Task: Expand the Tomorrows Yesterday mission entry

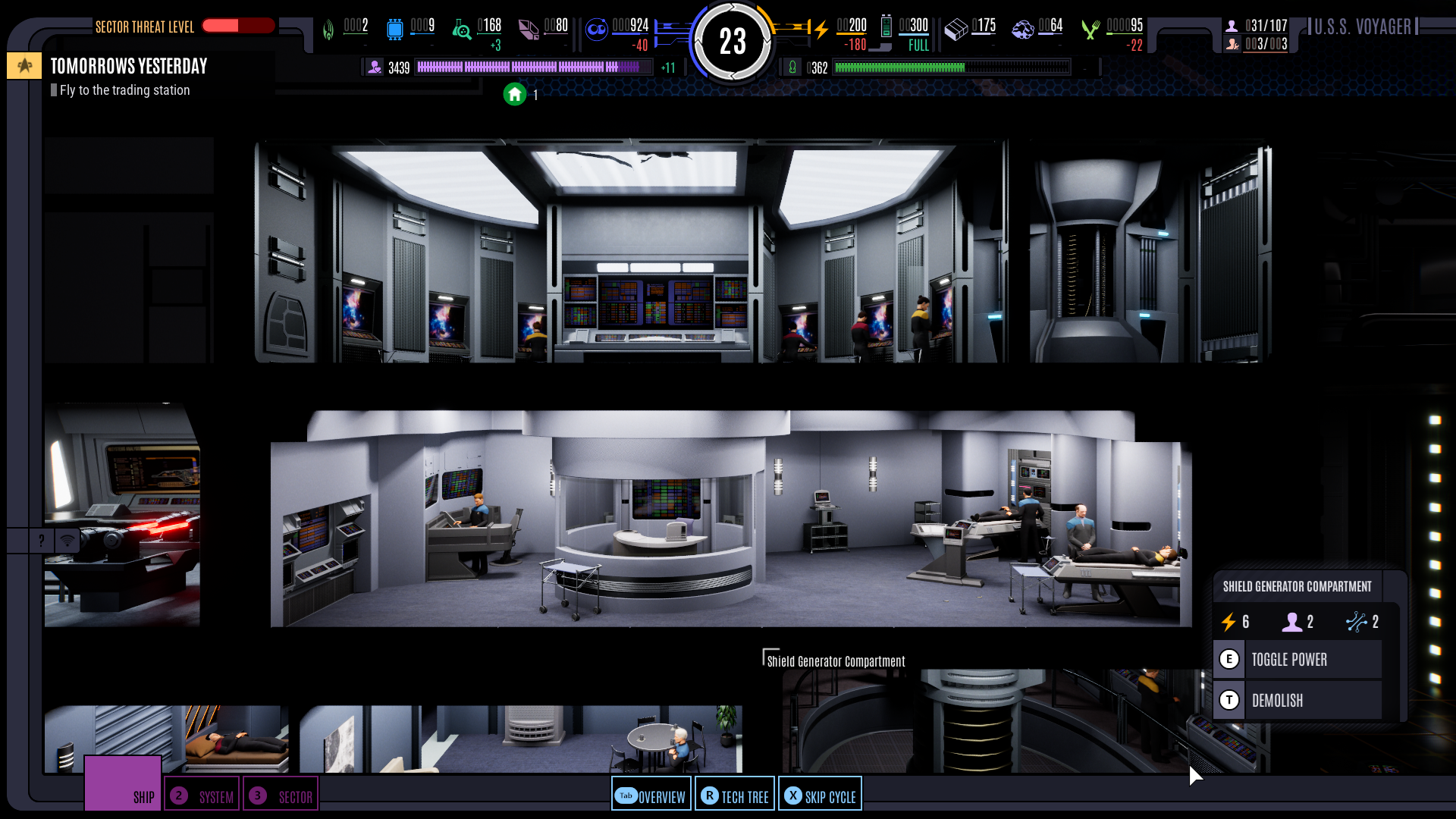Action: coord(129,66)
